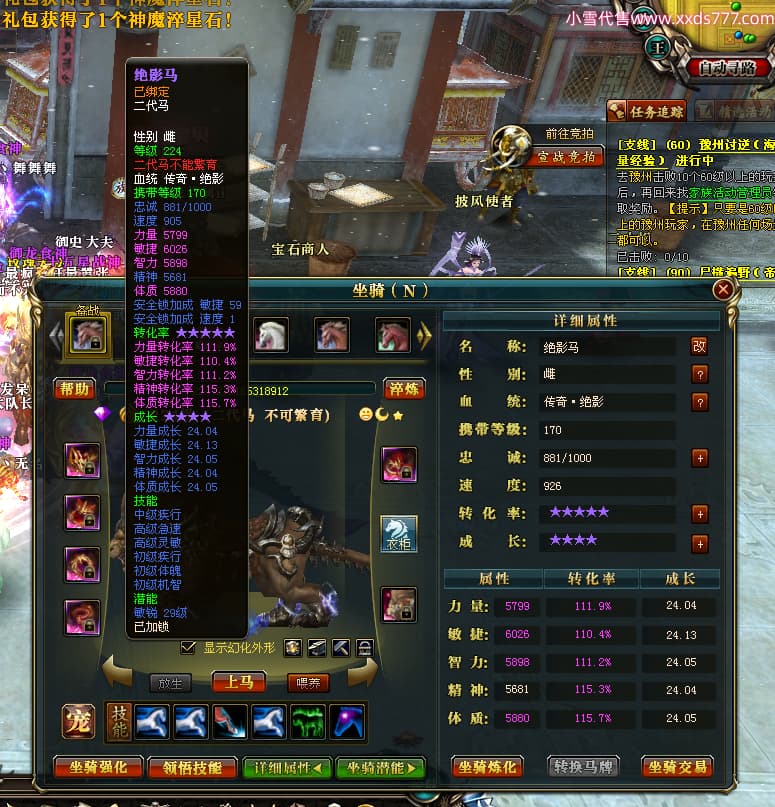775x807 pixels.
Task: Open the 淬炼 tempering button
Action: click(405, 389)
